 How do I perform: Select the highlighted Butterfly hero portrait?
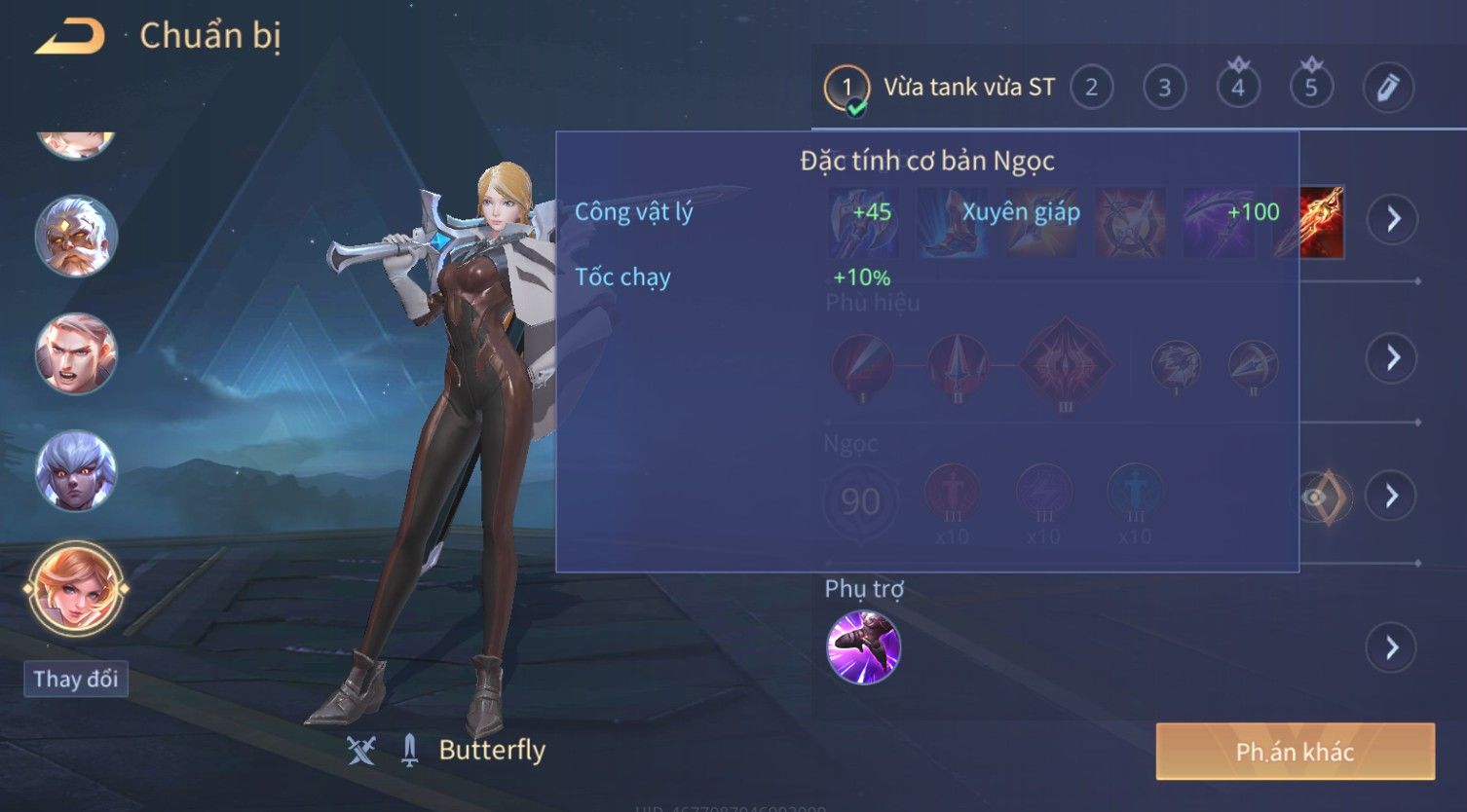tap(76, 589)
